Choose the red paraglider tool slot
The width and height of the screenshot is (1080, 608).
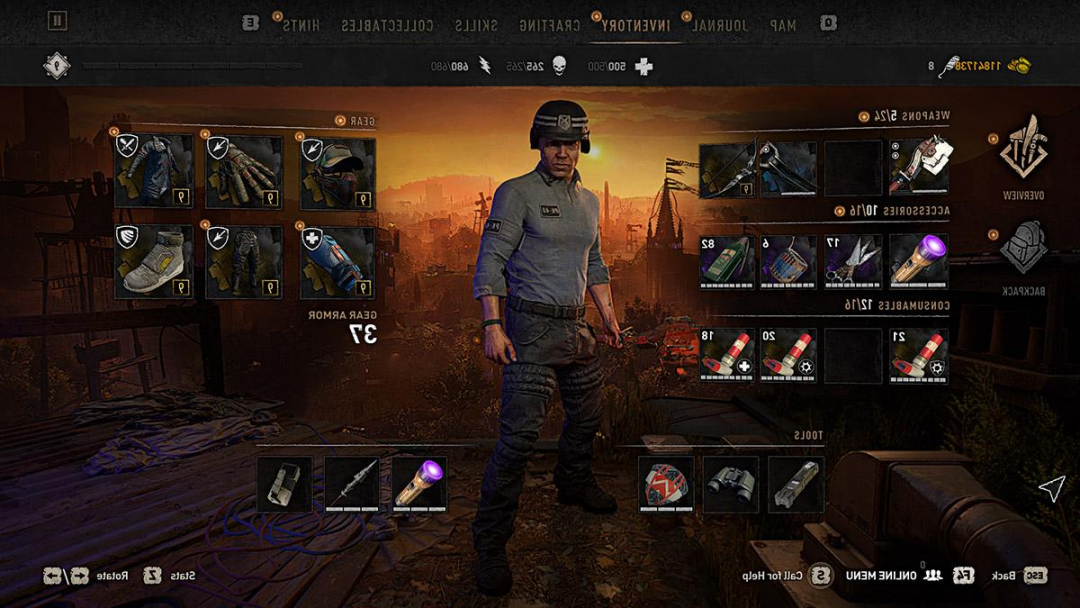click(x=666, y=485)
